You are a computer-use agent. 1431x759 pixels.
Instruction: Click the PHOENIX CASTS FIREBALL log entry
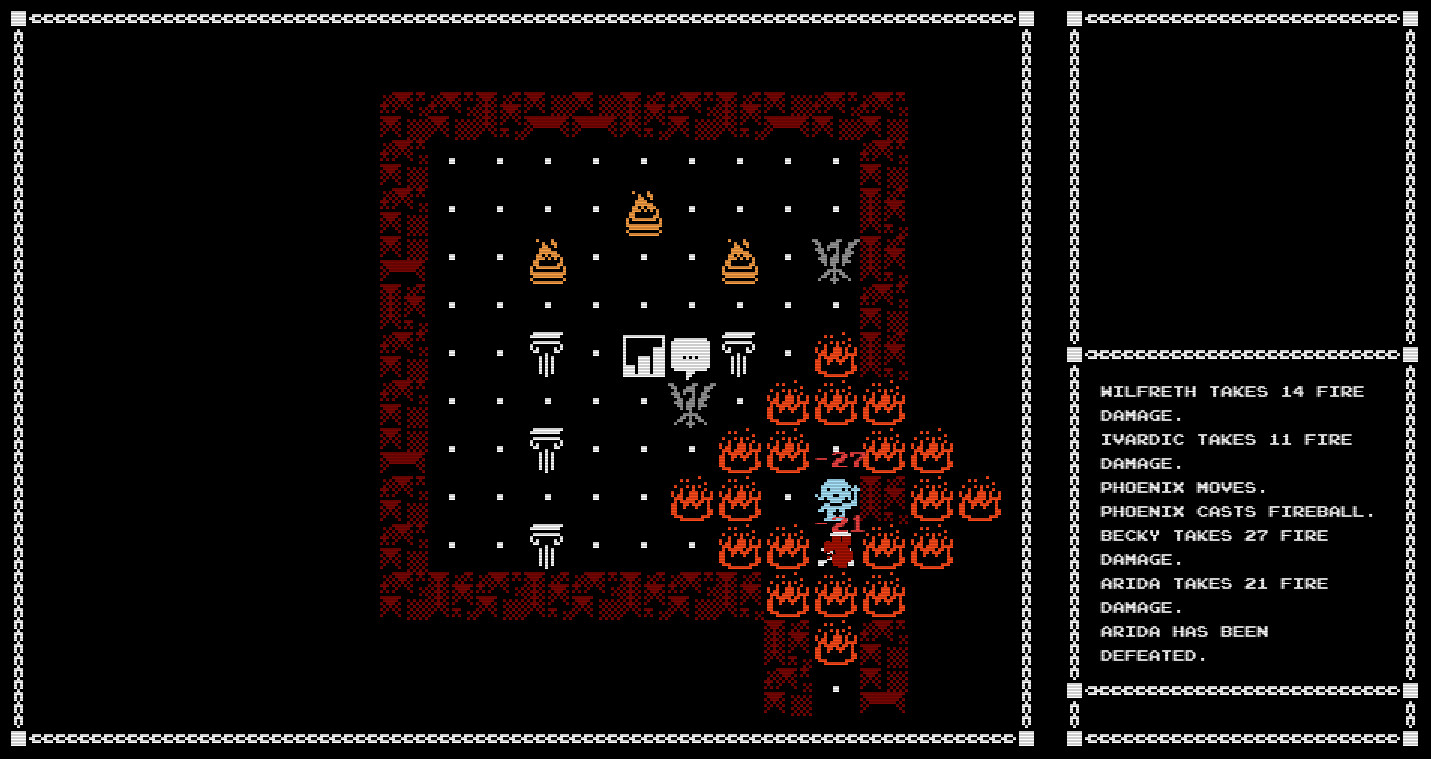(1235, 511)
